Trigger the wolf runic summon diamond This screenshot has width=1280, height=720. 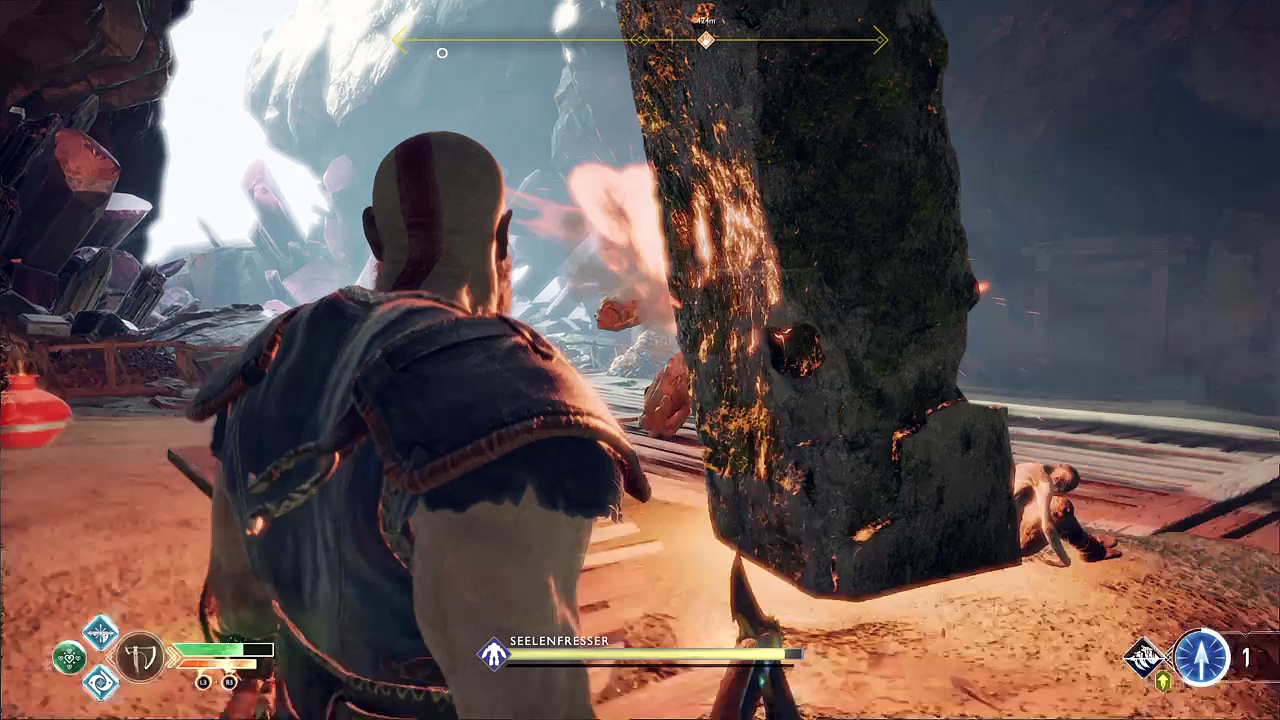click(x=1144, y=657)
